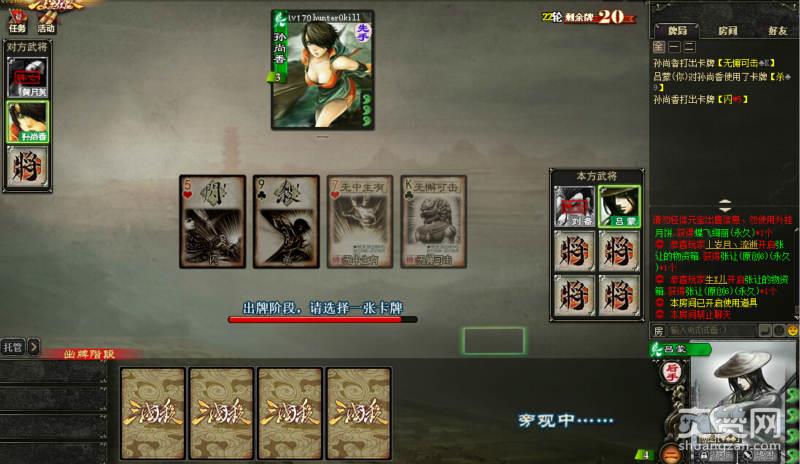The width and height of the screenshot is (800, 464).
Task: Choose the 5 of hearts 闪 card
Action: pos(212,221)
